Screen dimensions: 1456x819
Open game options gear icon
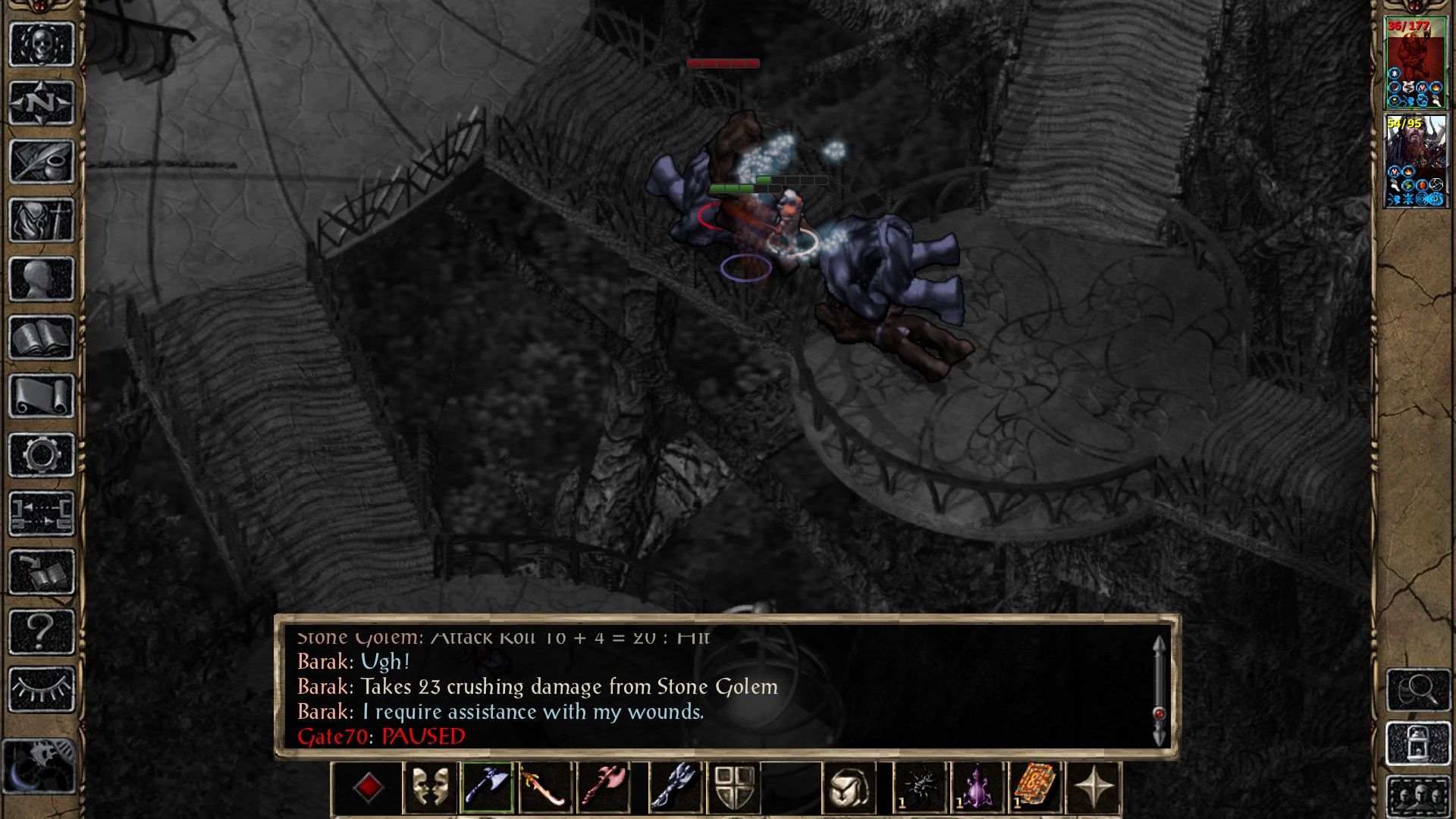42,453
